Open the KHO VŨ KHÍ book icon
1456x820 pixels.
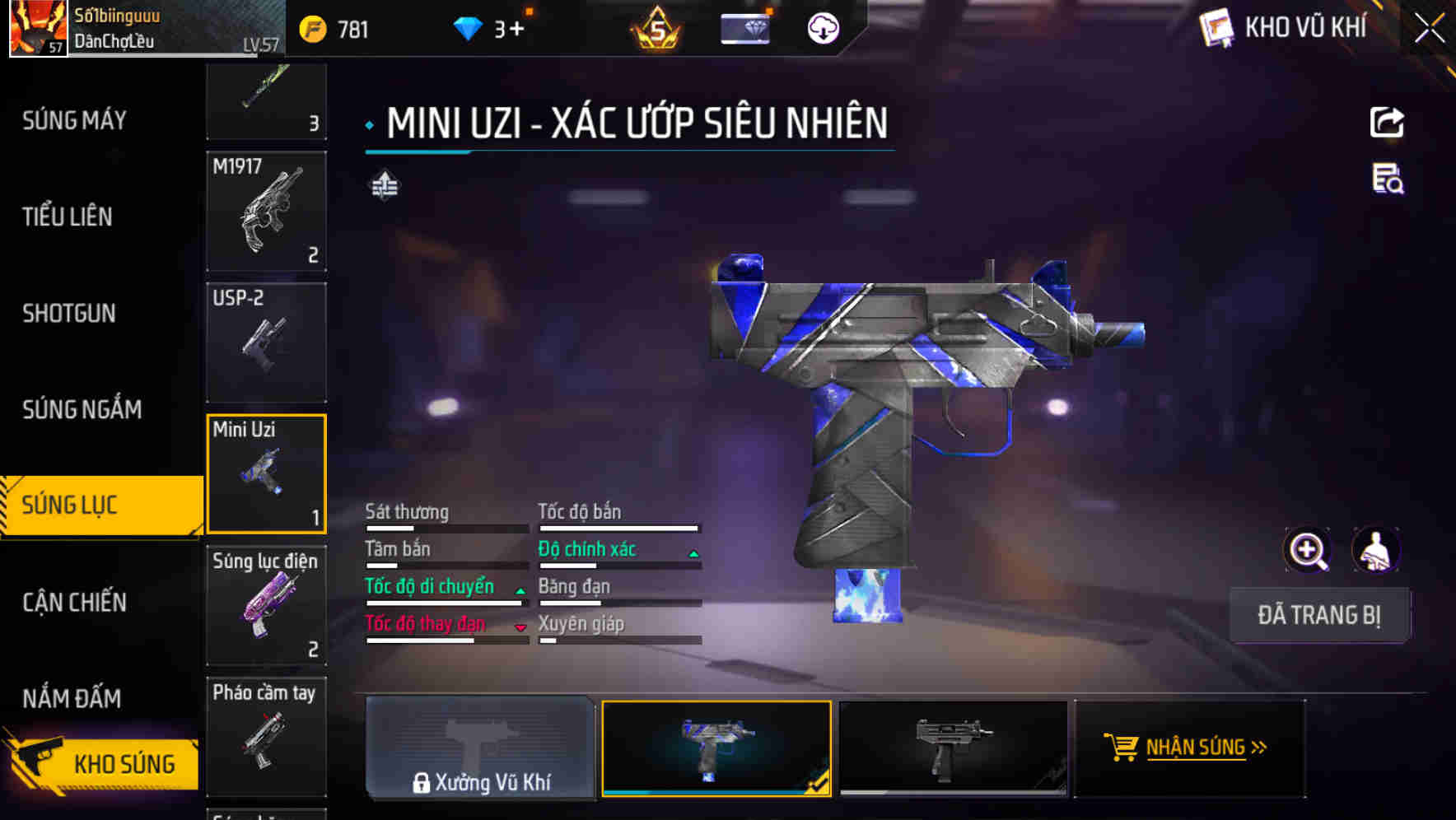pos(1216,28)
